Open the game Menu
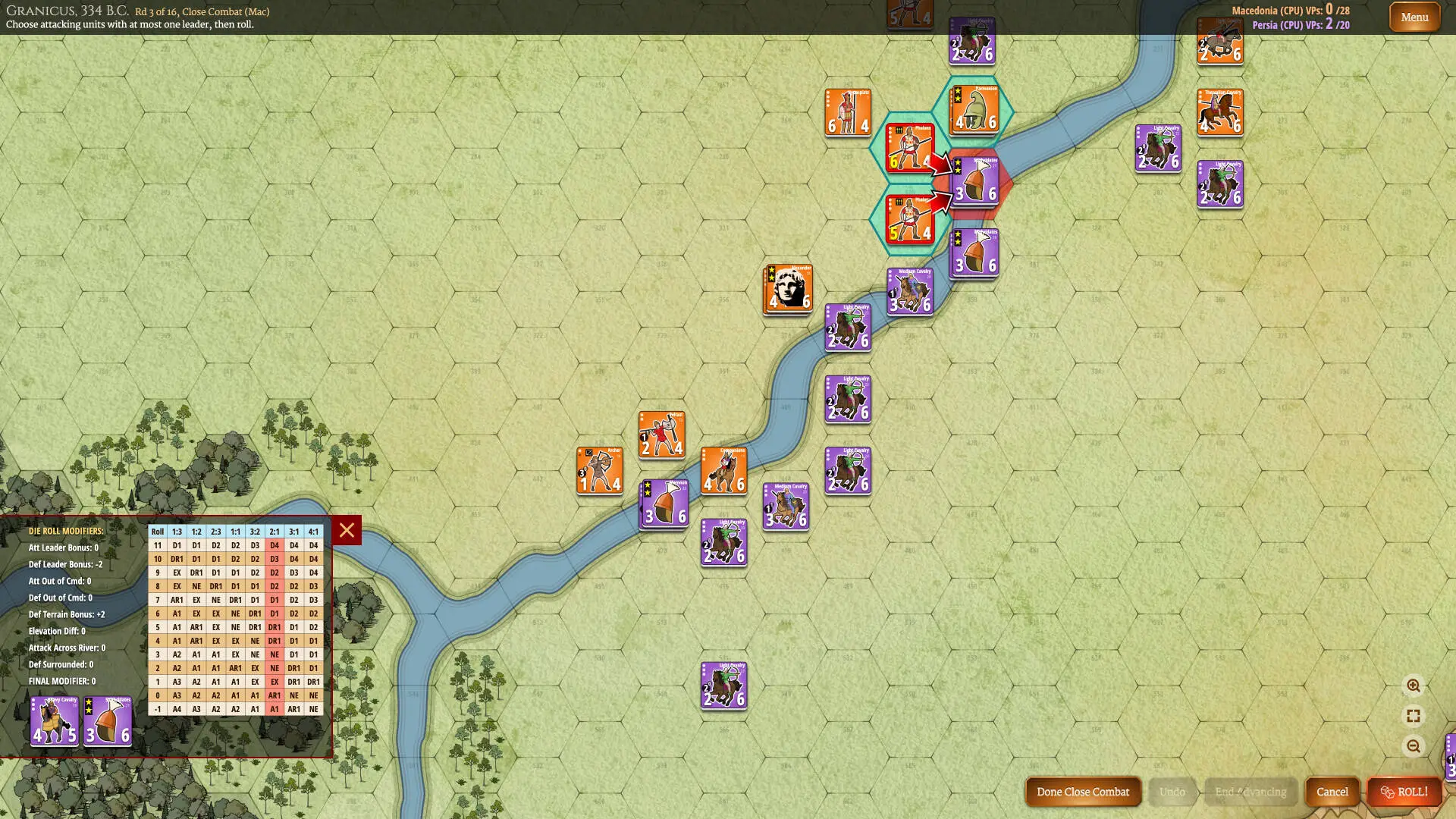Viewport: 1456px width, 819px height. [1414, 16]
